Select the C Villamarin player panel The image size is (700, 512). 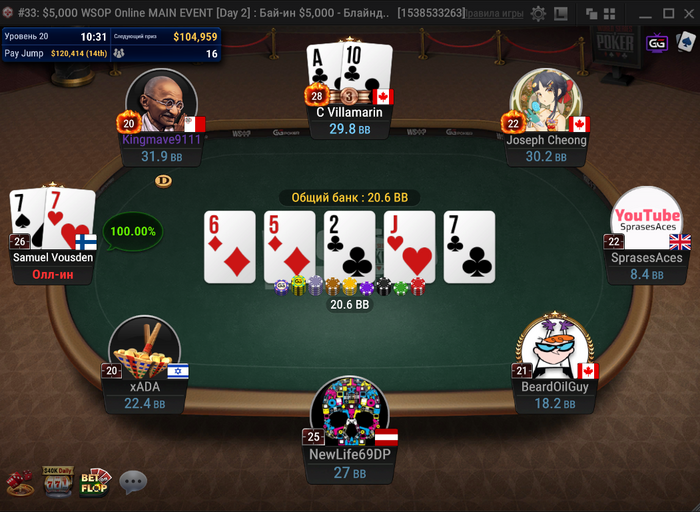pos(343,120)
